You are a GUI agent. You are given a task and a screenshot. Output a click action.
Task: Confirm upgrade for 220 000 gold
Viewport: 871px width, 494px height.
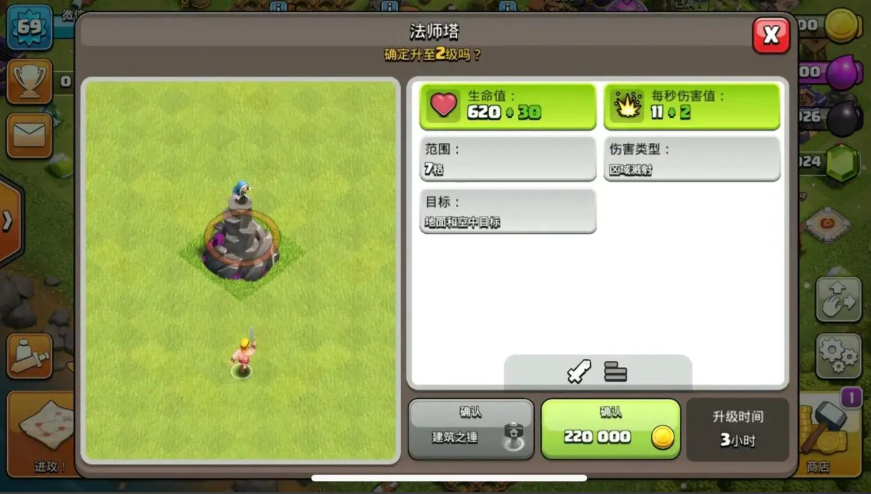point(610,429)
